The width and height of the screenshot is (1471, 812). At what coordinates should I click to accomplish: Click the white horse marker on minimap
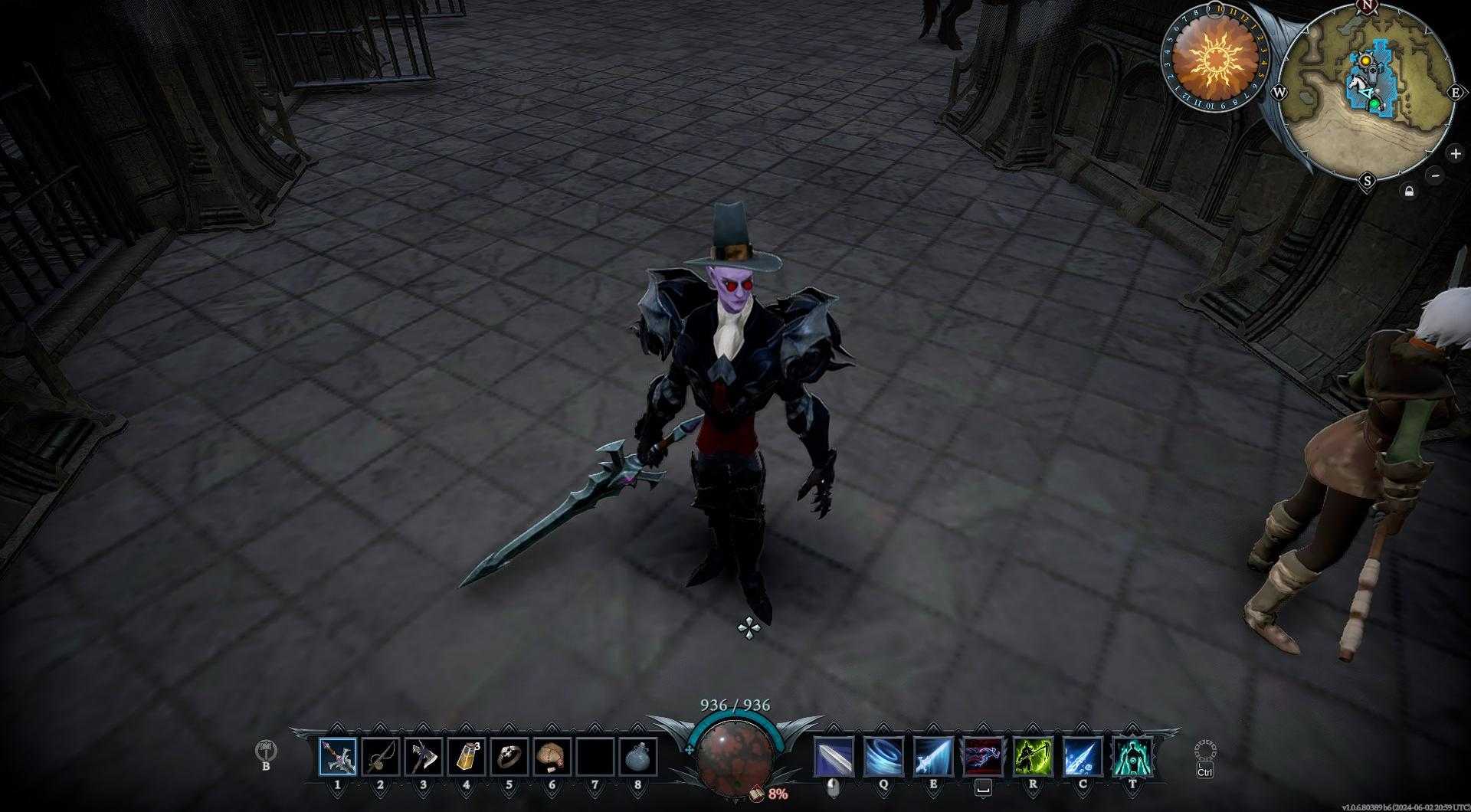pyautogui.click(x=1356, y=82)
